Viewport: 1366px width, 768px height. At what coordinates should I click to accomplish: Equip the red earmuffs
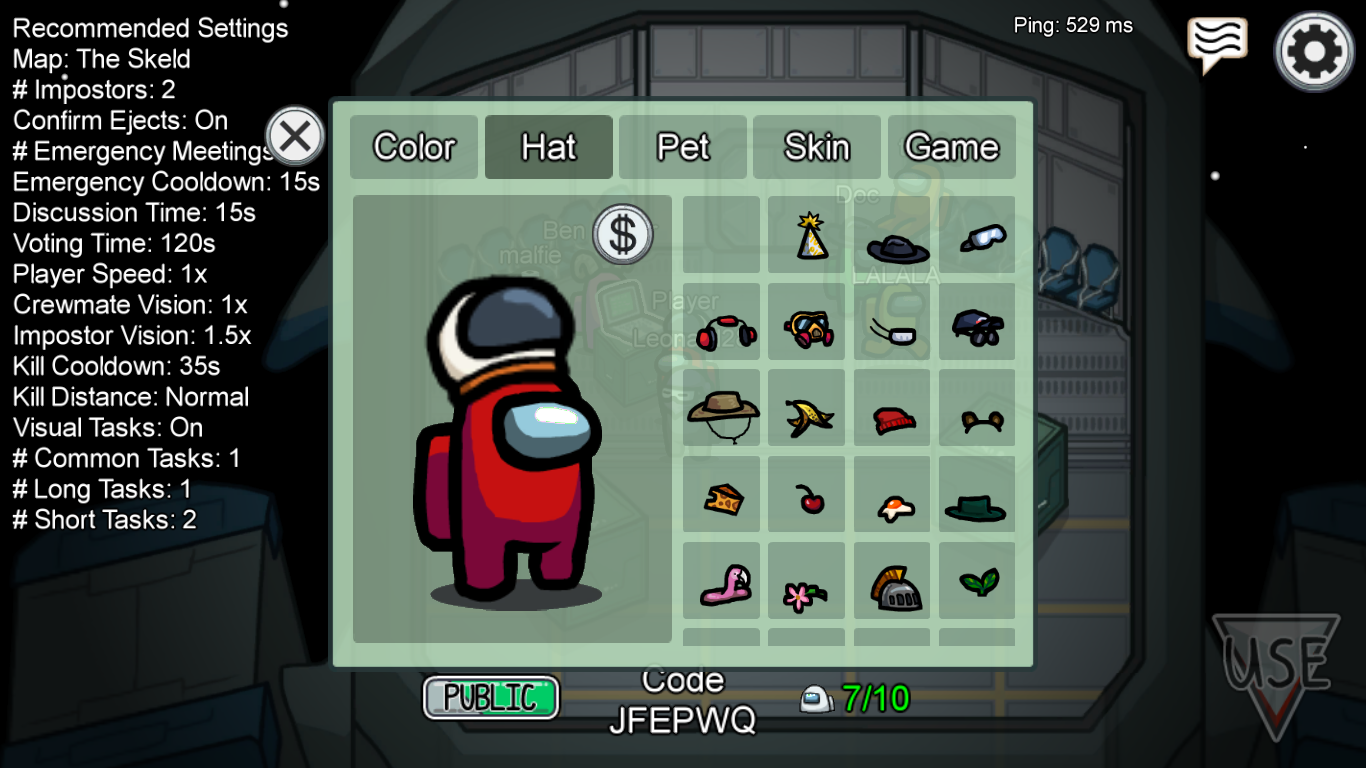point(722,323)
